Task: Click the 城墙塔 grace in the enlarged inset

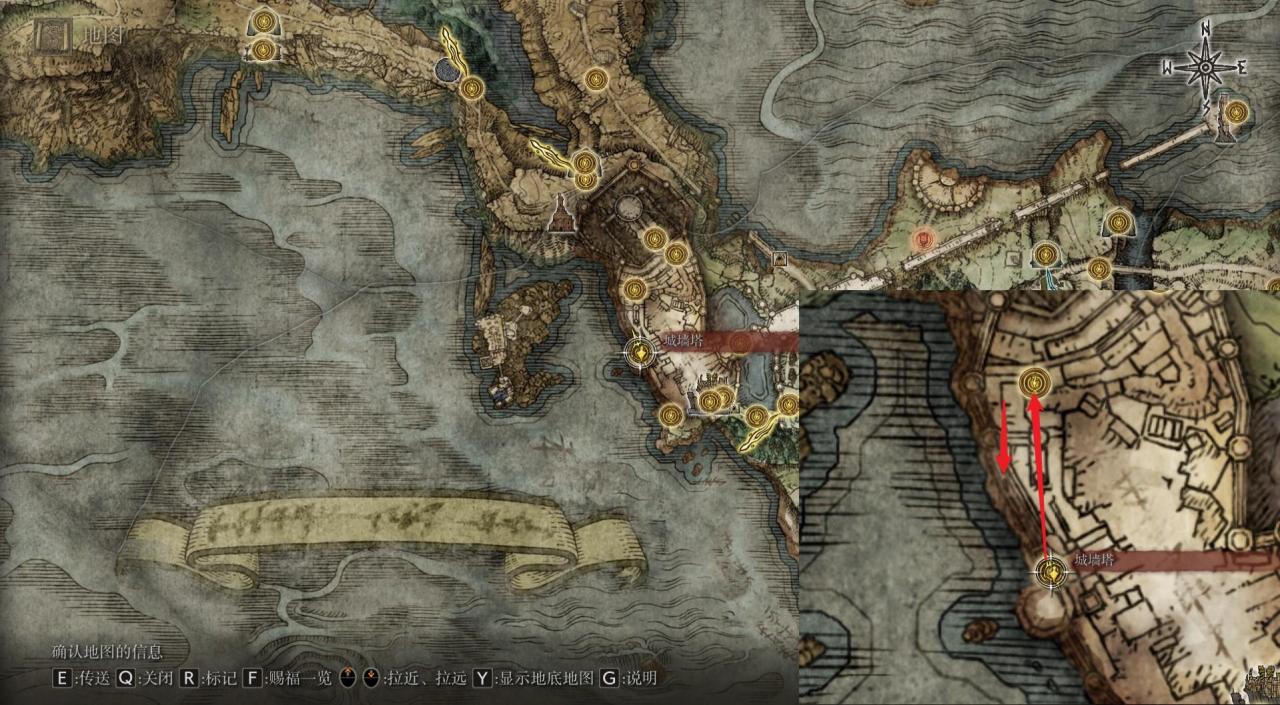Action: [x=1051, y=573]
